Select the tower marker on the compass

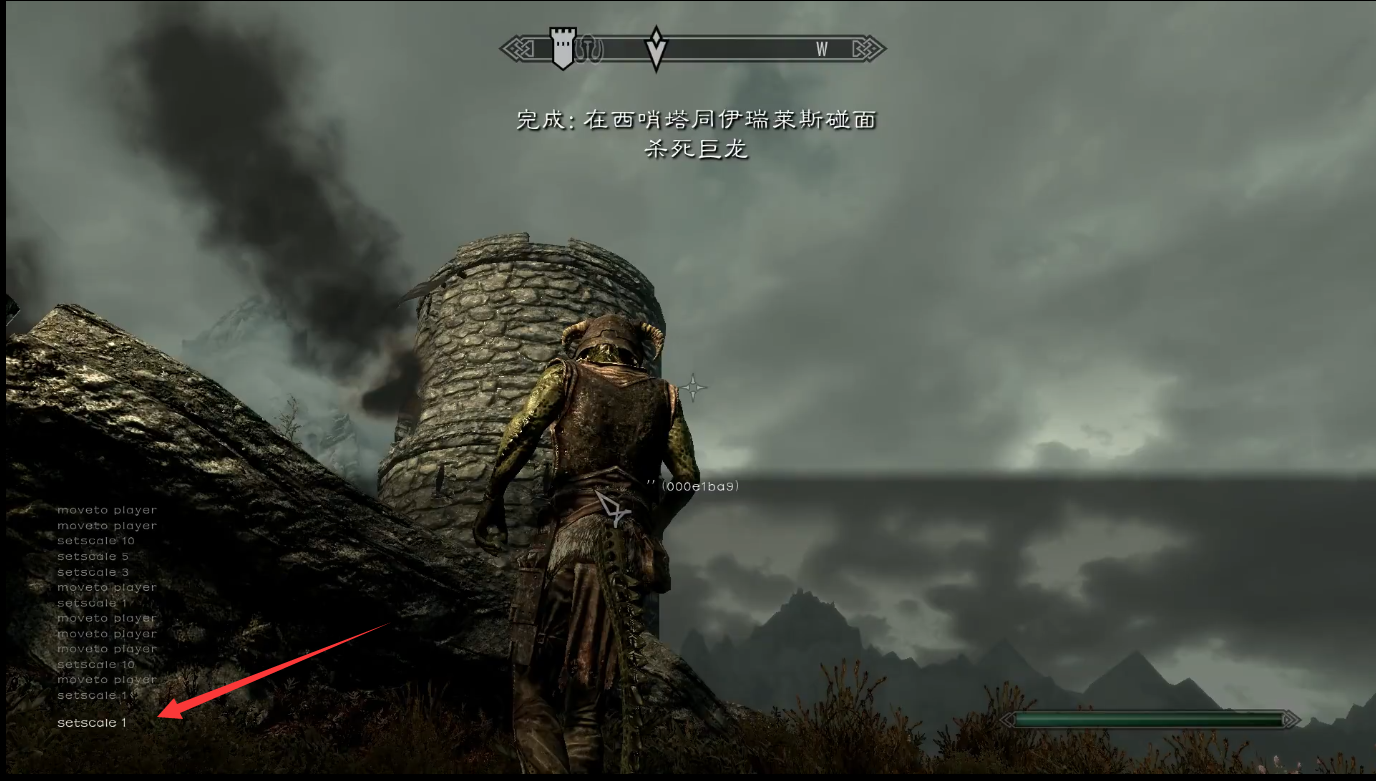(x=564, y=49)
